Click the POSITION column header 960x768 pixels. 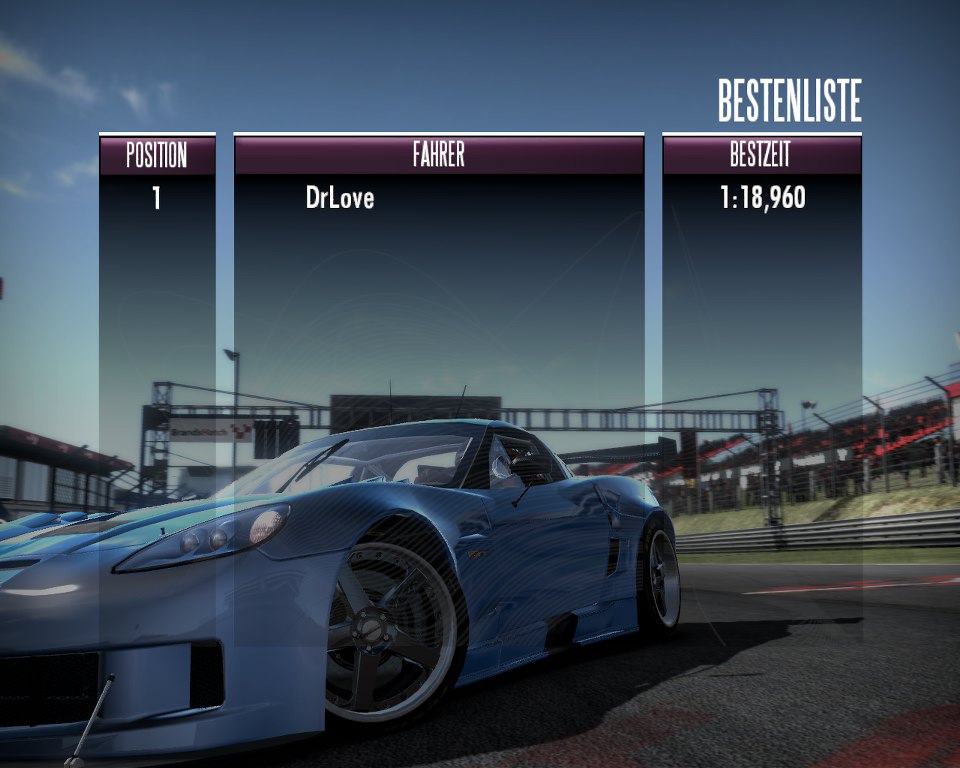pos(157,155)
